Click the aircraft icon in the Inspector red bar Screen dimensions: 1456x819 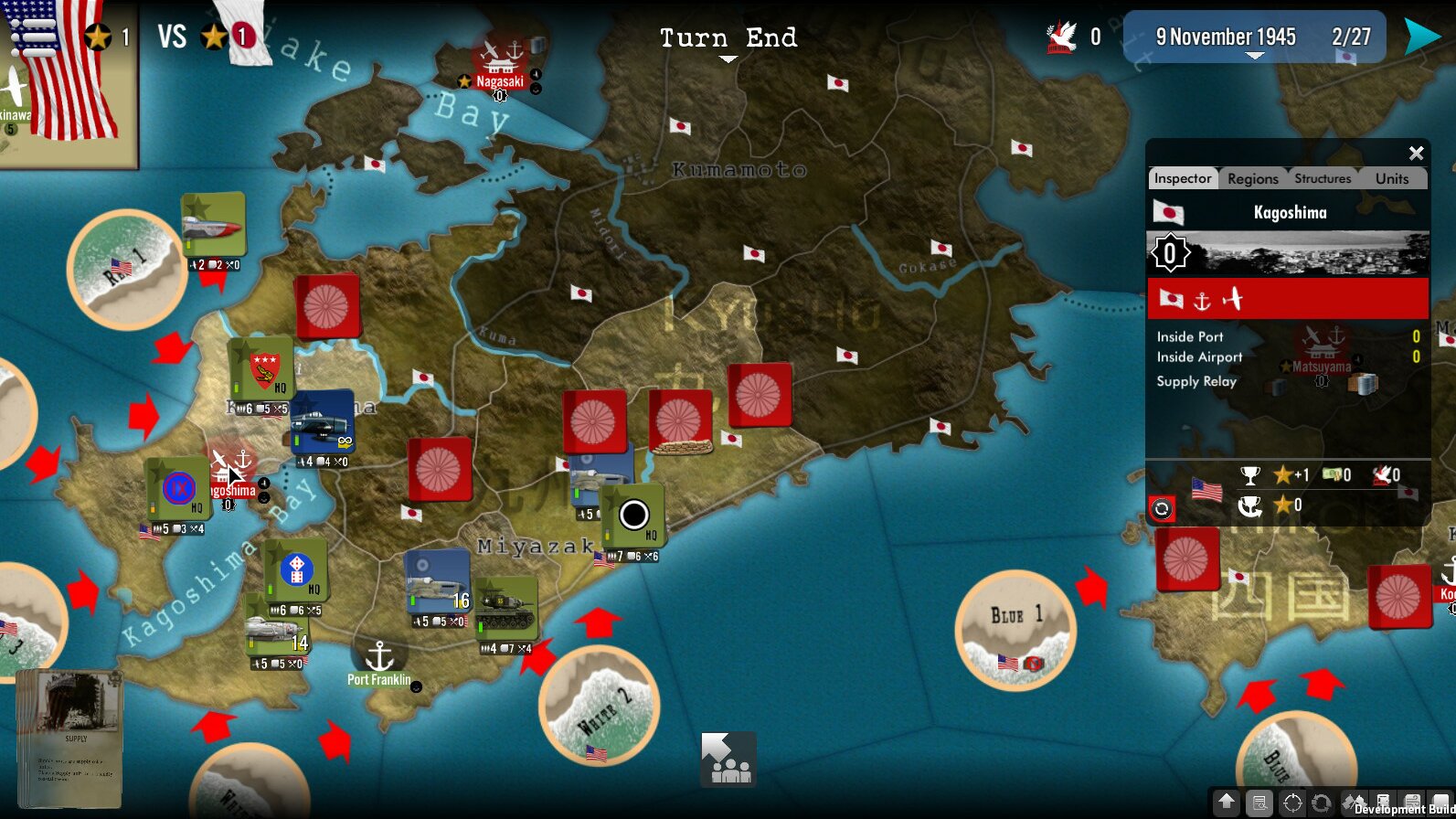point(1231,299)
